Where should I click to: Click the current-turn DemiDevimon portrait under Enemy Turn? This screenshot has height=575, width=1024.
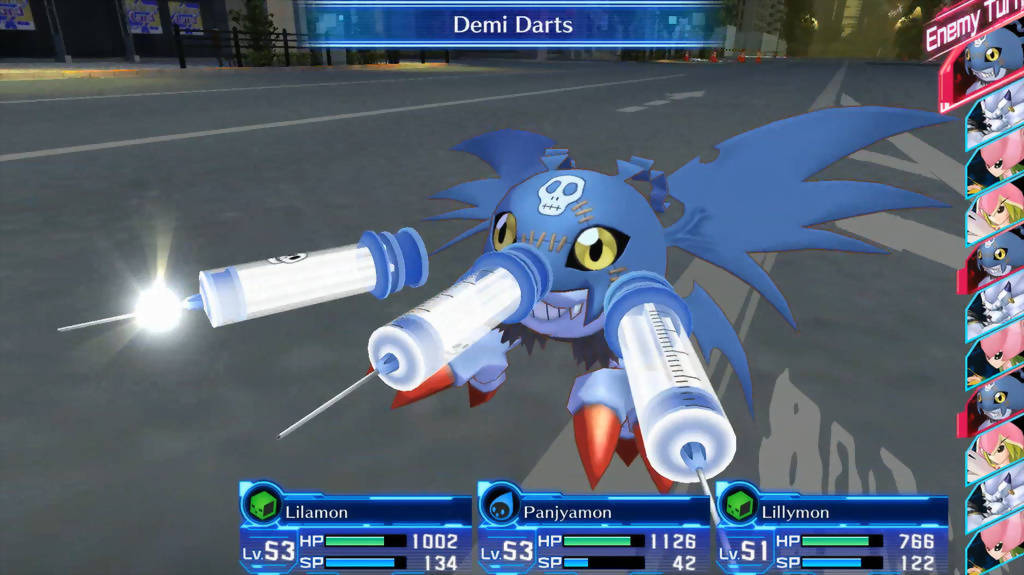(x=993, y=62)
